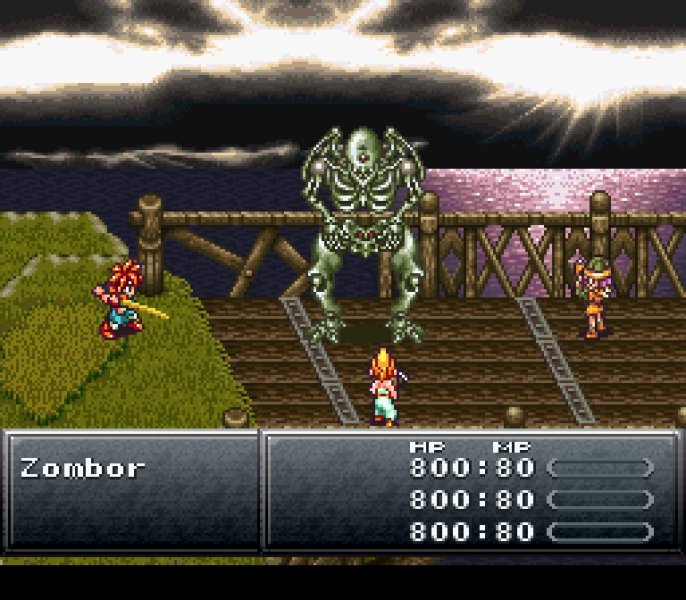Select Zombor in the enemy name panel
Screen dimensions: 686x600
tap(82, 468)
